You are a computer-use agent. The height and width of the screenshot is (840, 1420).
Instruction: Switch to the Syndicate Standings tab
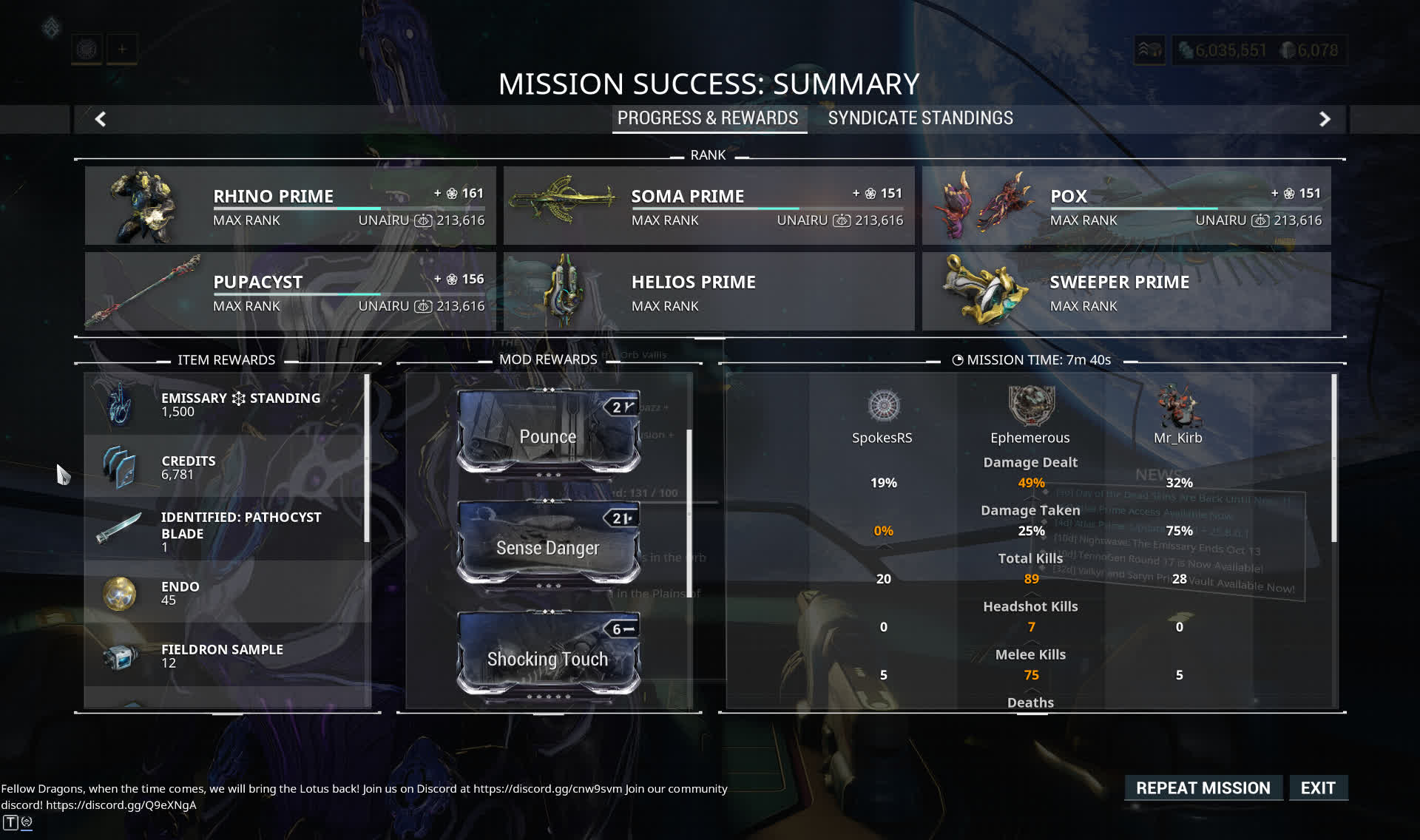tap(920, 118)
